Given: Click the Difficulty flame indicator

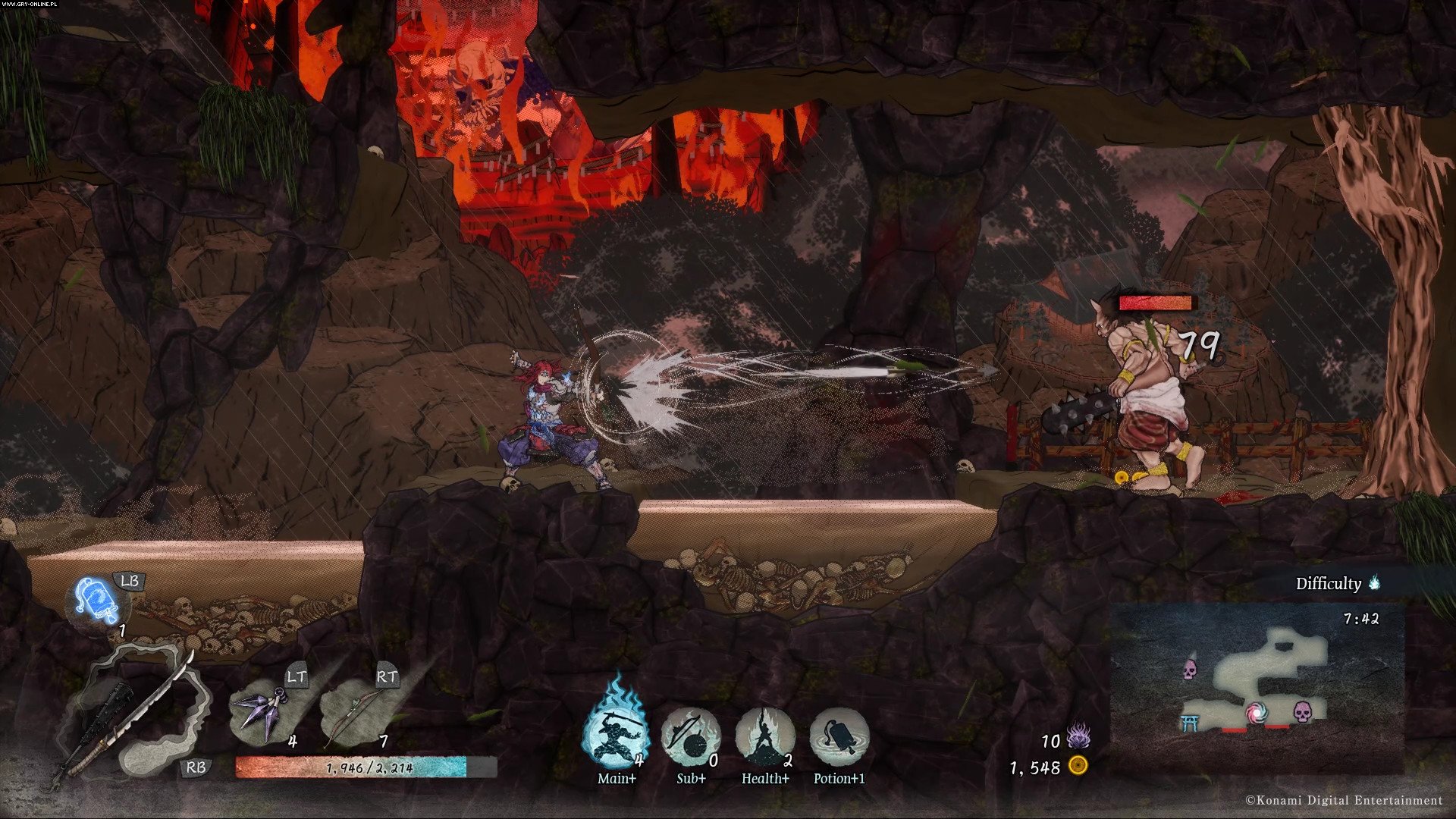Looking at the screenshot, I should 1374,583.
